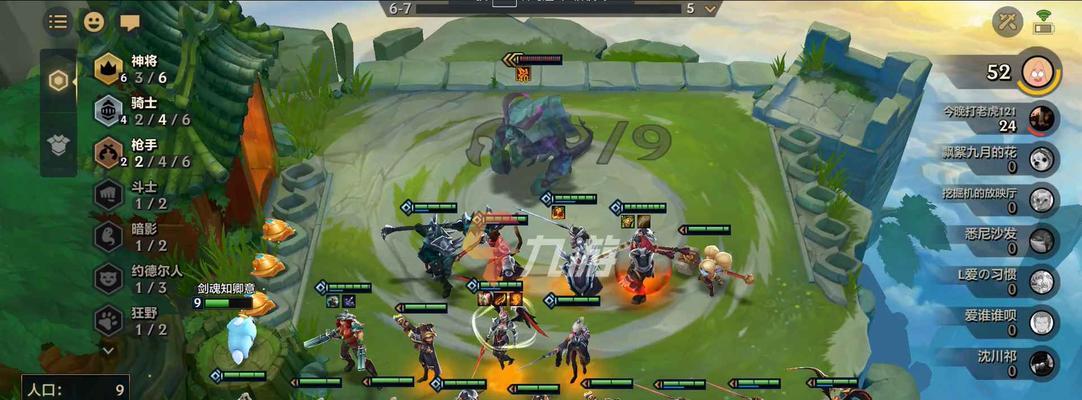The height and width of the screenshot is (400, 1082).
Task: Select the 约德尔人 trait entry
Action: point(138,278)
